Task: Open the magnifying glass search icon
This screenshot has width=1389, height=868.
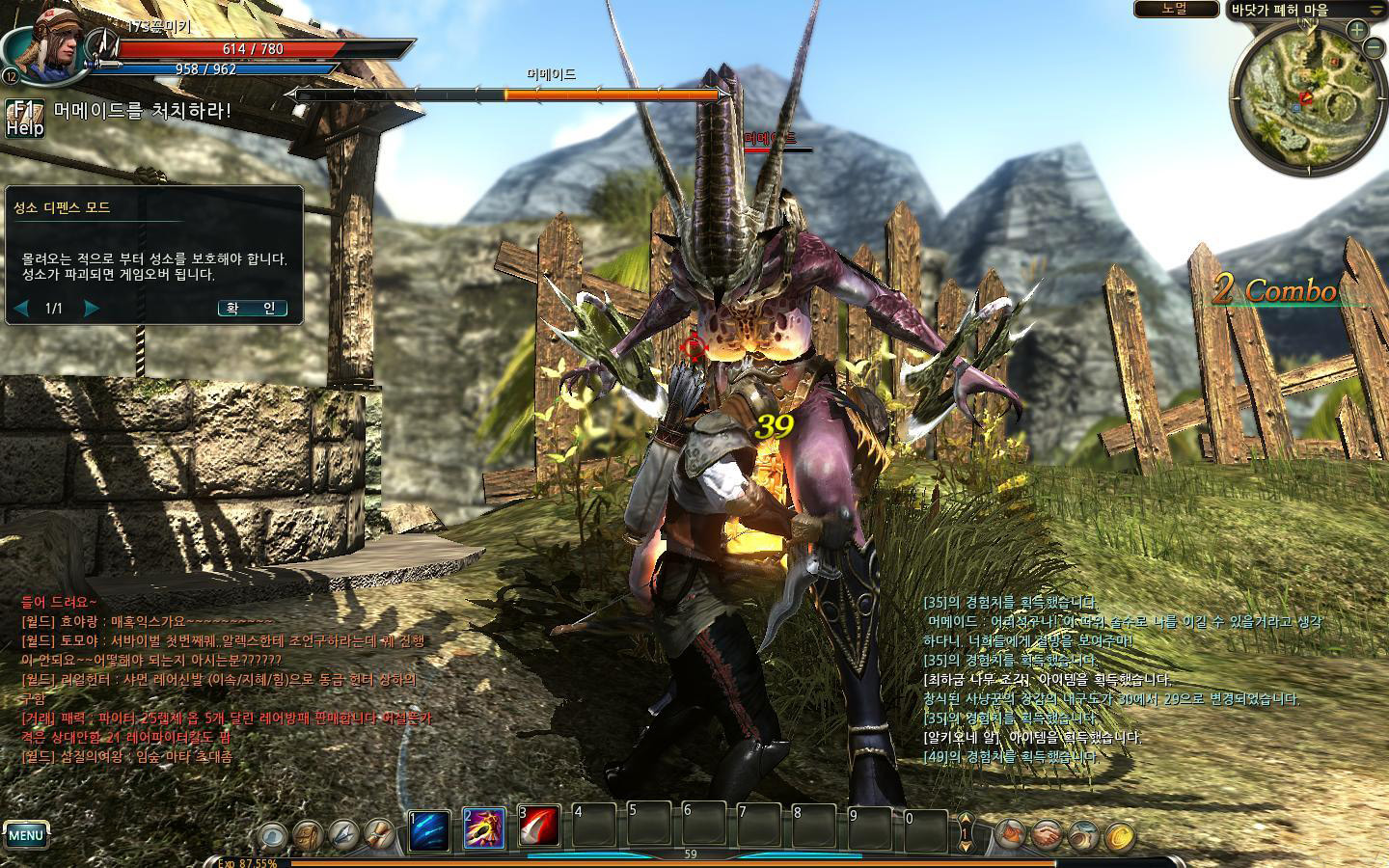Action: tap(275, 834)
